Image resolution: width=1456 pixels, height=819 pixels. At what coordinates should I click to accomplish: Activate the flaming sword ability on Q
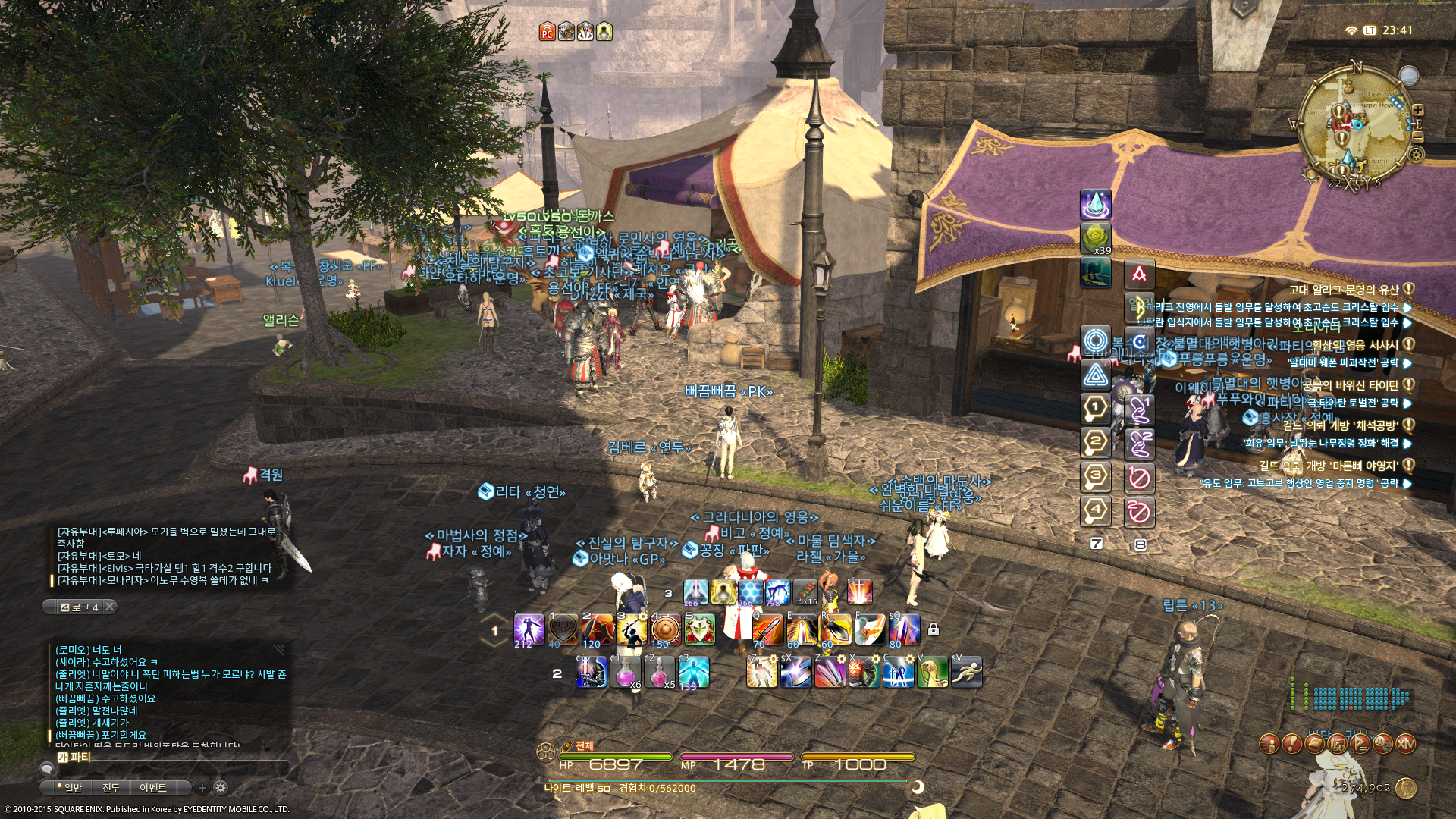[767, 629]
